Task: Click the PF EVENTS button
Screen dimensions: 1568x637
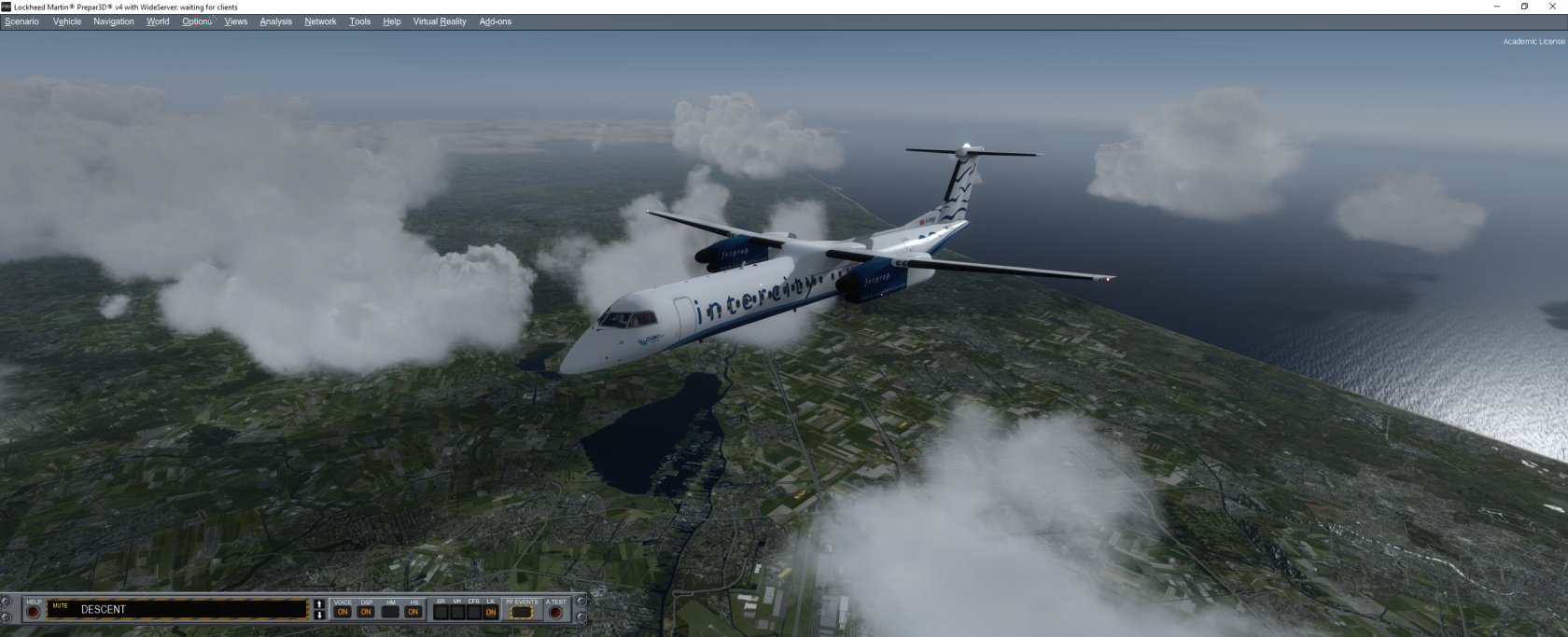Action: tap(522, 612)
